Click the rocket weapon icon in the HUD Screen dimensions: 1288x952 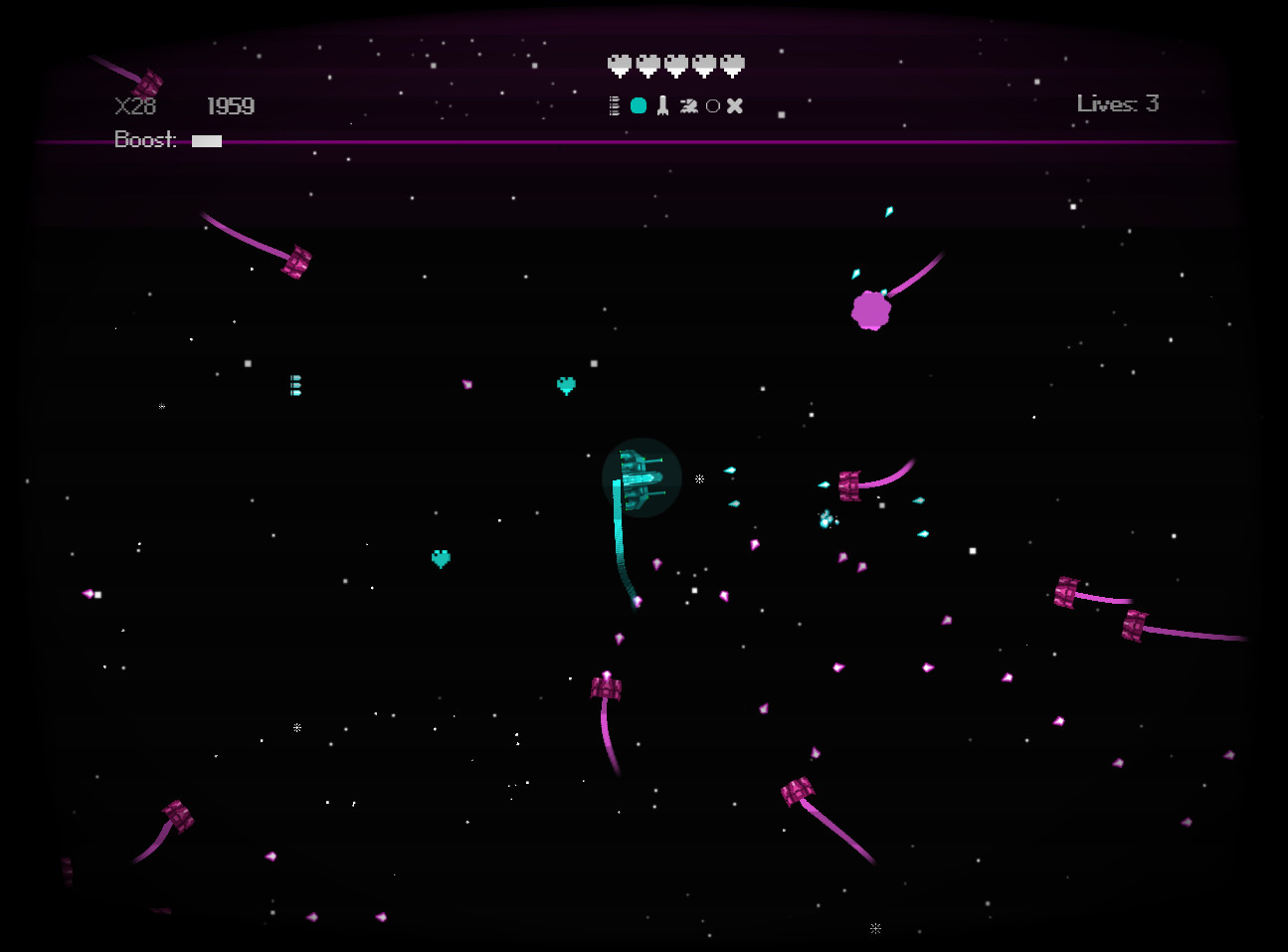point(662,104)
